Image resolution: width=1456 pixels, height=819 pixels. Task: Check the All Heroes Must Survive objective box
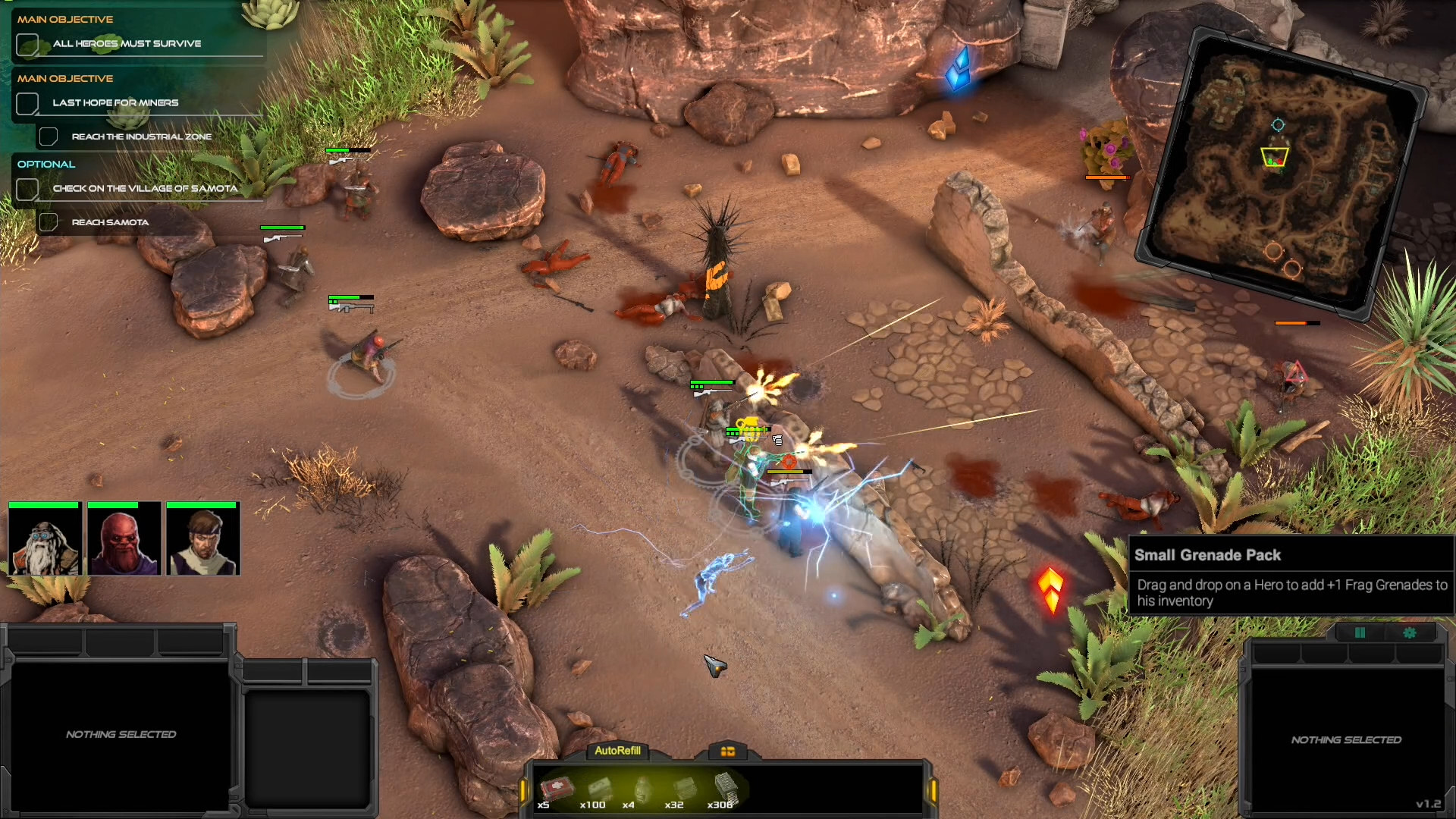pyautogui.click(x=28, y=44)
